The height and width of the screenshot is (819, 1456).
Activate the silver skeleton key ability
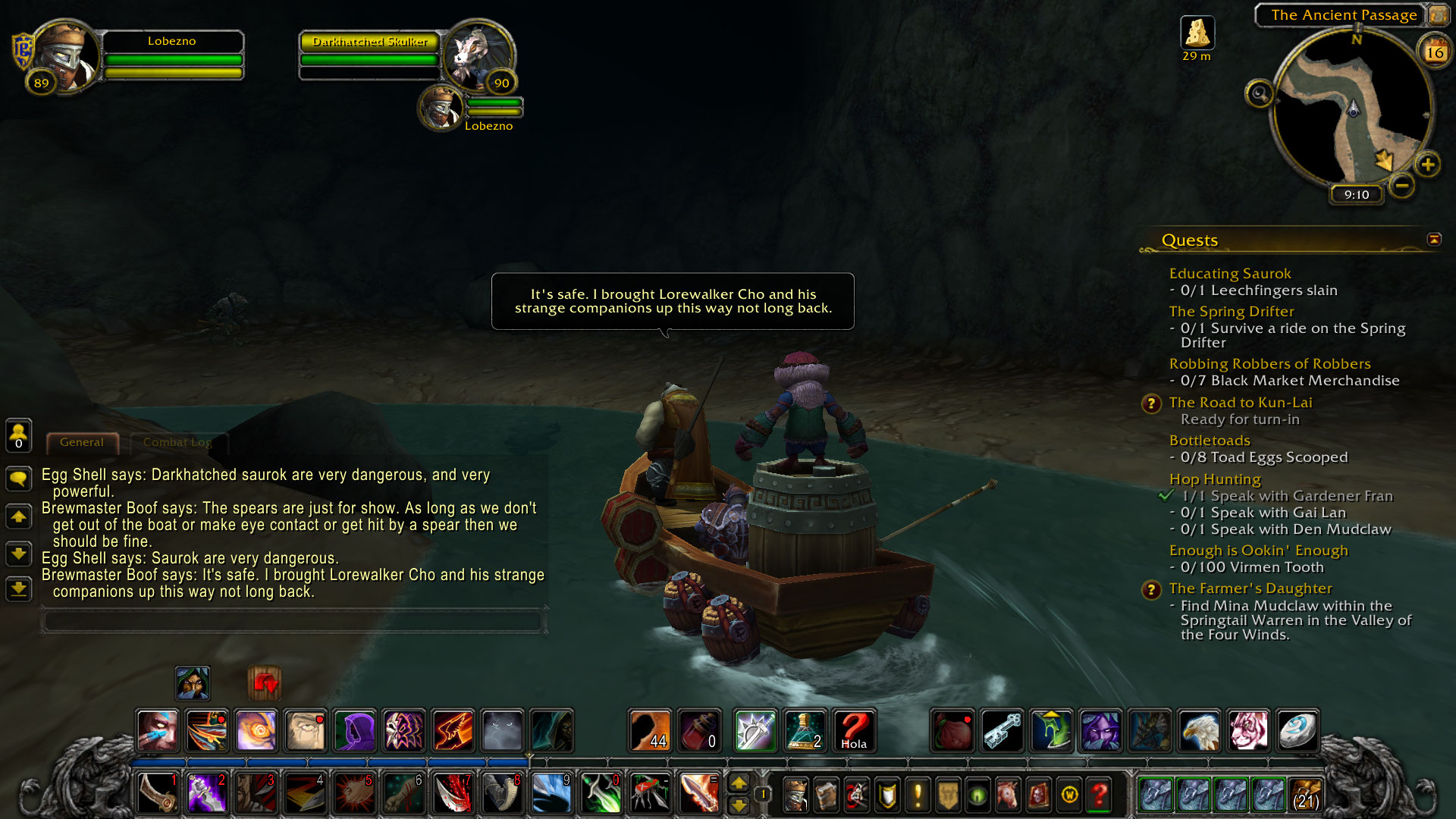1002,731
